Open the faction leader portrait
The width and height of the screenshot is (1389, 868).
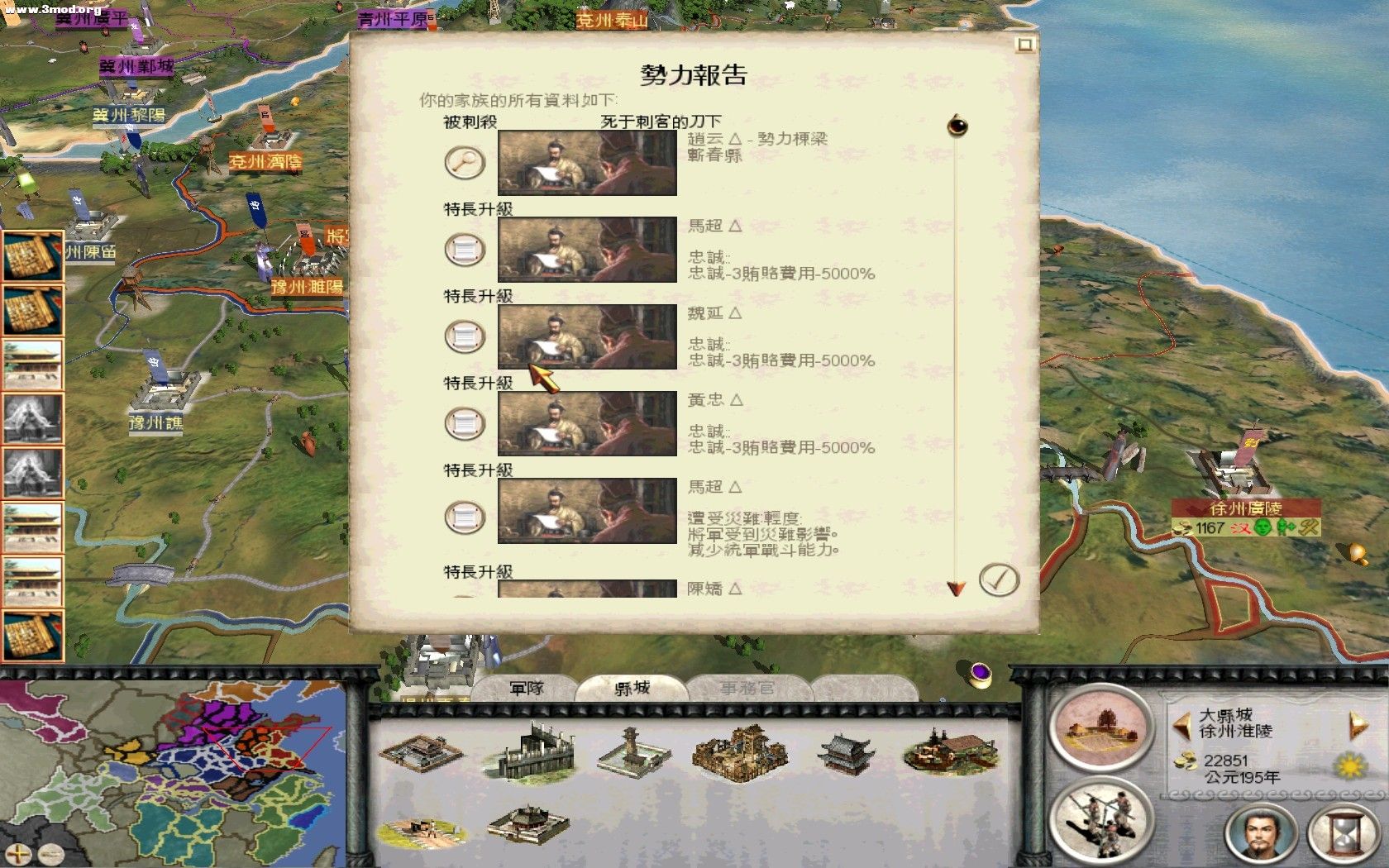click(x=1257, y=835)
